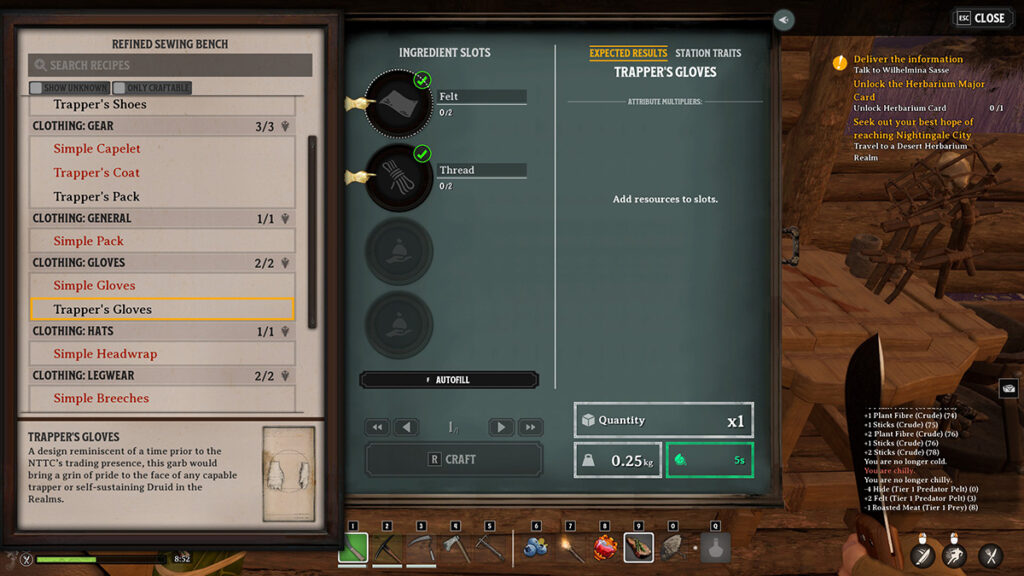1024x576 pixels.
Task: Autofill the ingredient slots
Action: click(449, 380)
